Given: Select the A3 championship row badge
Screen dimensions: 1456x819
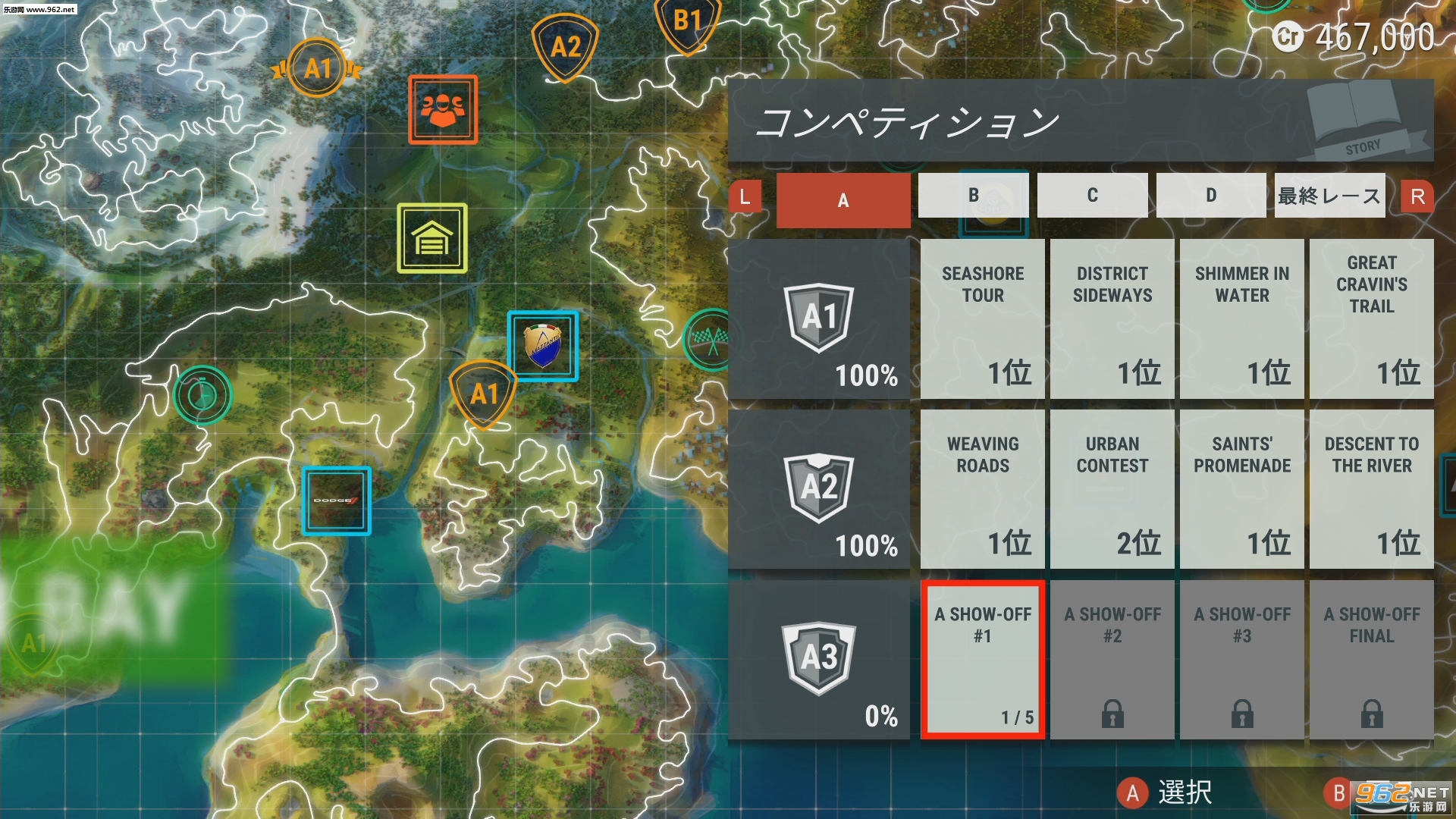Looking at the screenshot, I should 819,659.
